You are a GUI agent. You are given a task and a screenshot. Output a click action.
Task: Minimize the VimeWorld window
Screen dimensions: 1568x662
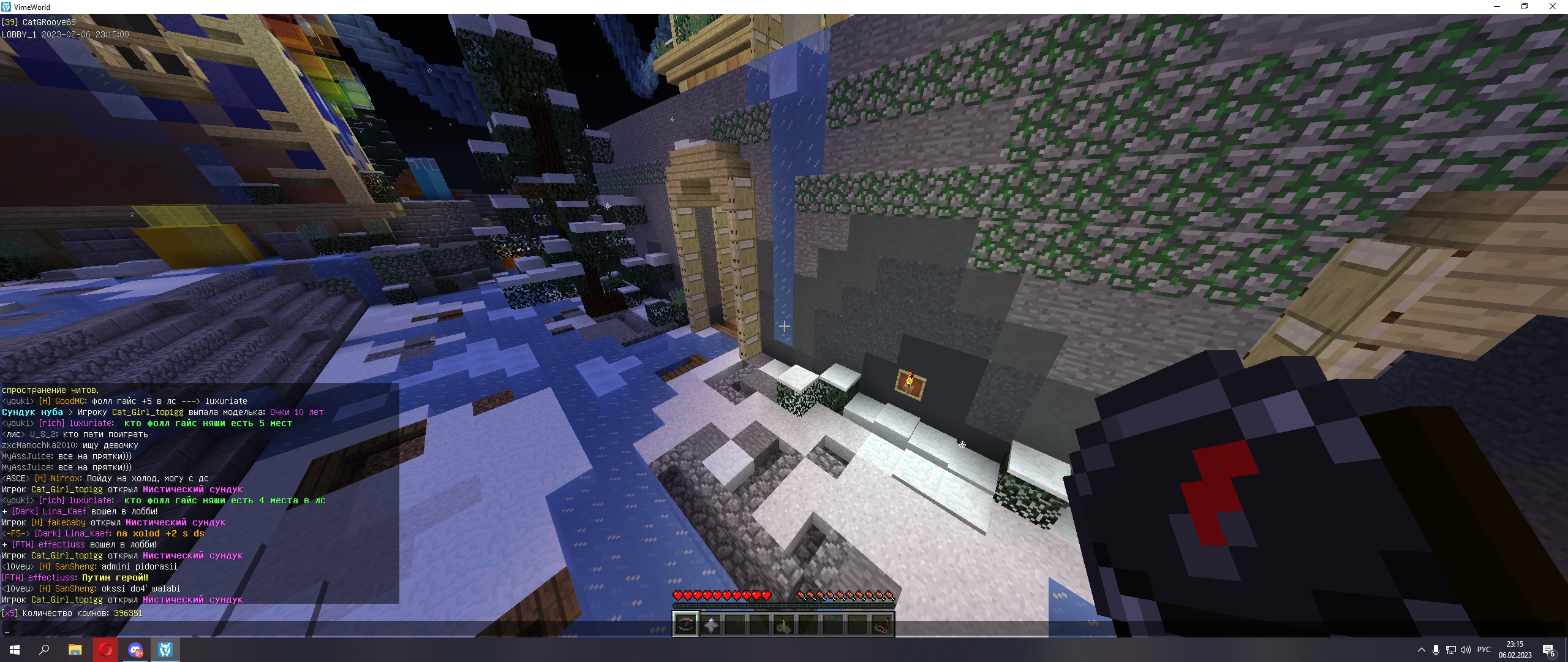(x=1498, y=7)
